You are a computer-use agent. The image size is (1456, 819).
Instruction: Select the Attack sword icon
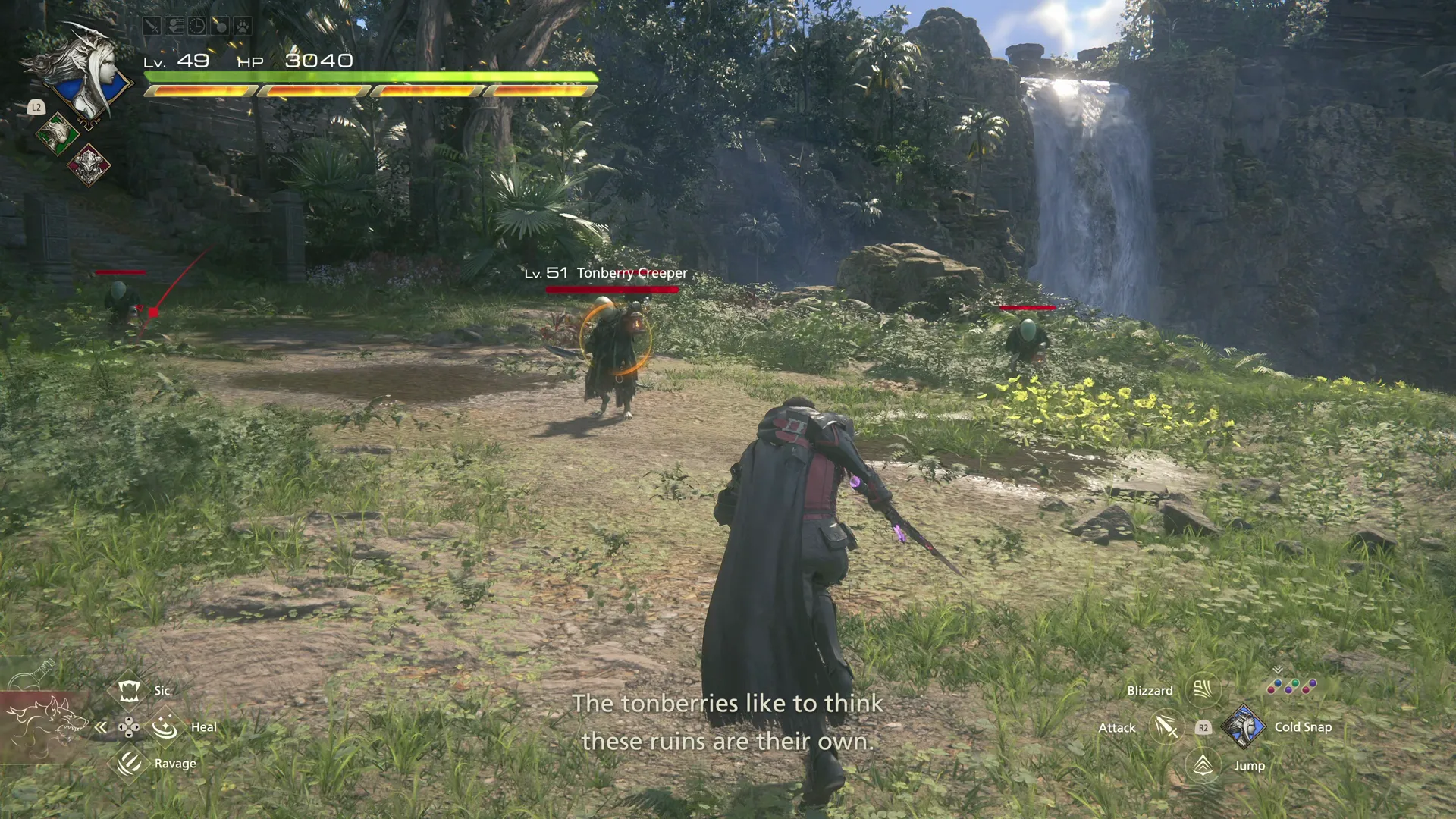(x=1166, y=727)
